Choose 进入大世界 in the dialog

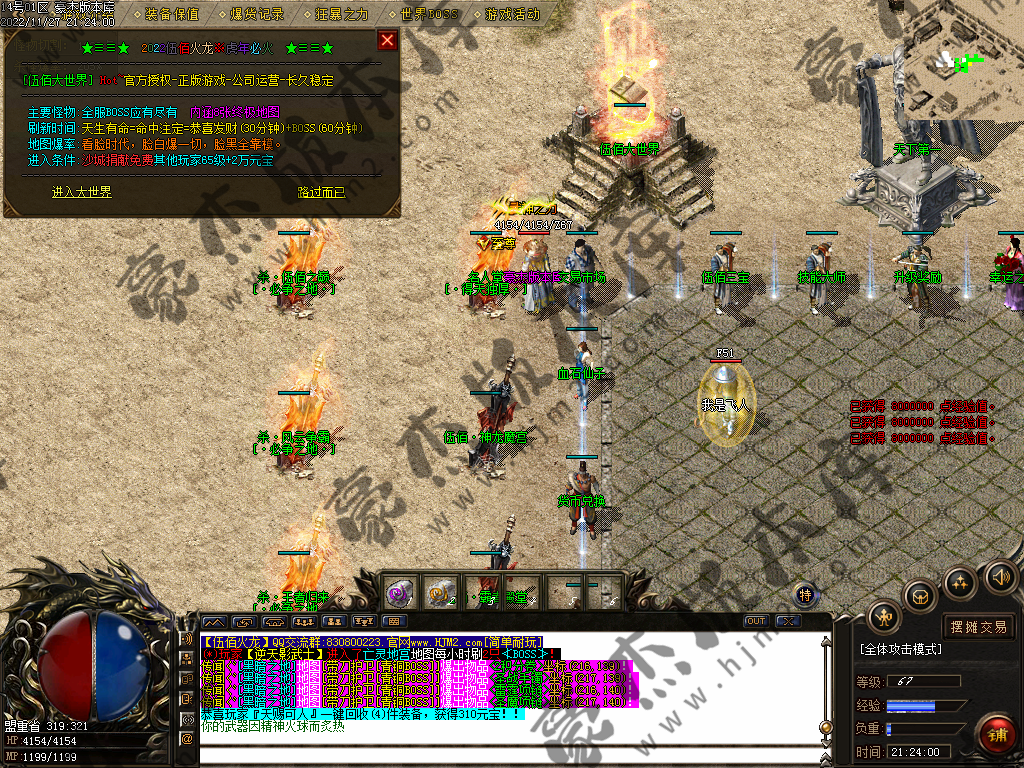81,192
